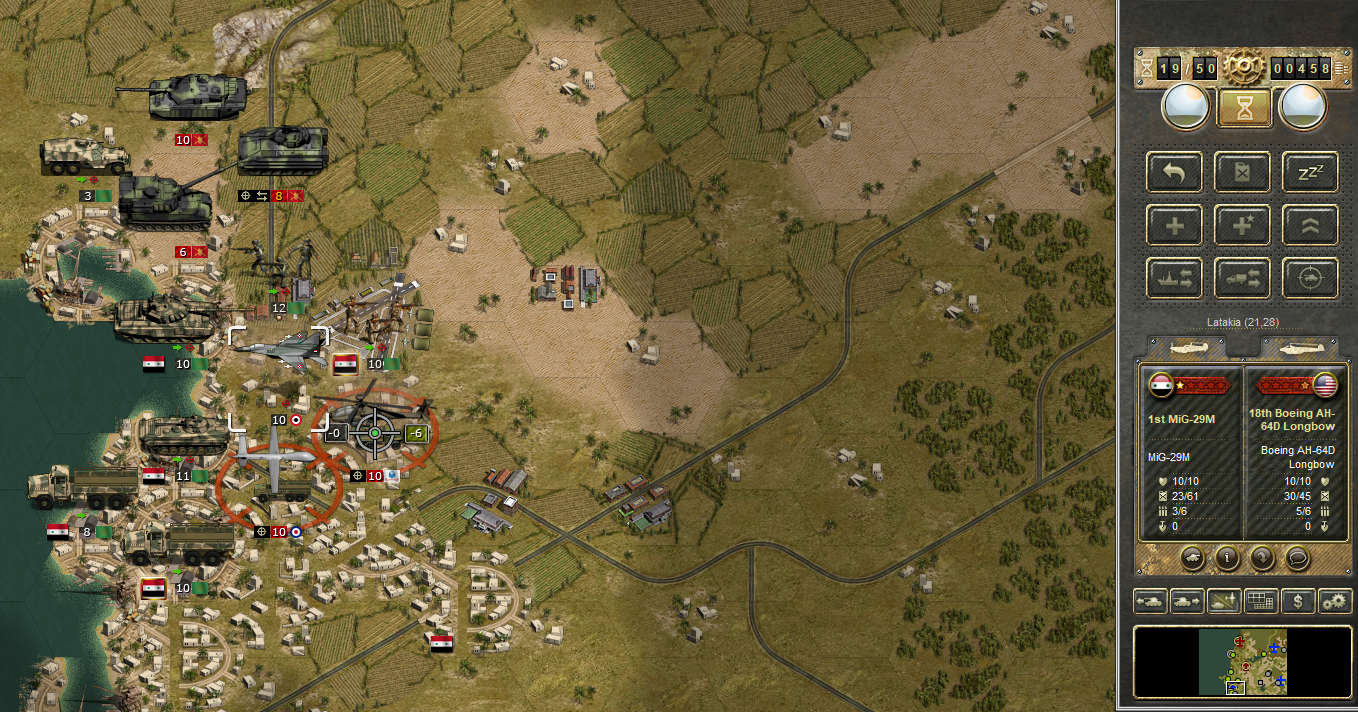Attack the targeted AH-64D helicopter under the crosshair
This screenshot has height=712, width=1358.
[x=375, y=432]
